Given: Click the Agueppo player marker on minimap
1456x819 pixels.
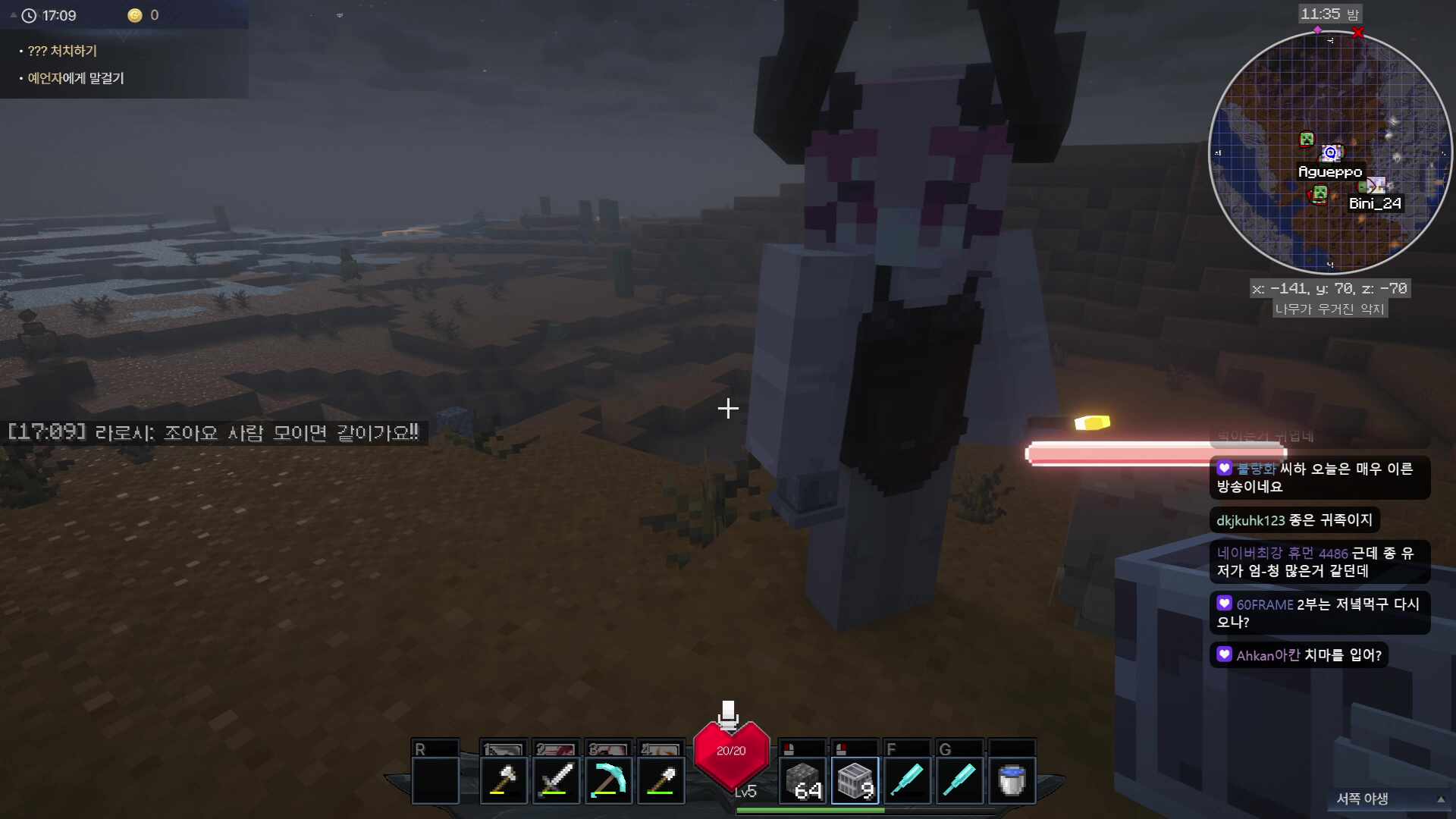Looking at the screenshot, I should [1331, 153].
